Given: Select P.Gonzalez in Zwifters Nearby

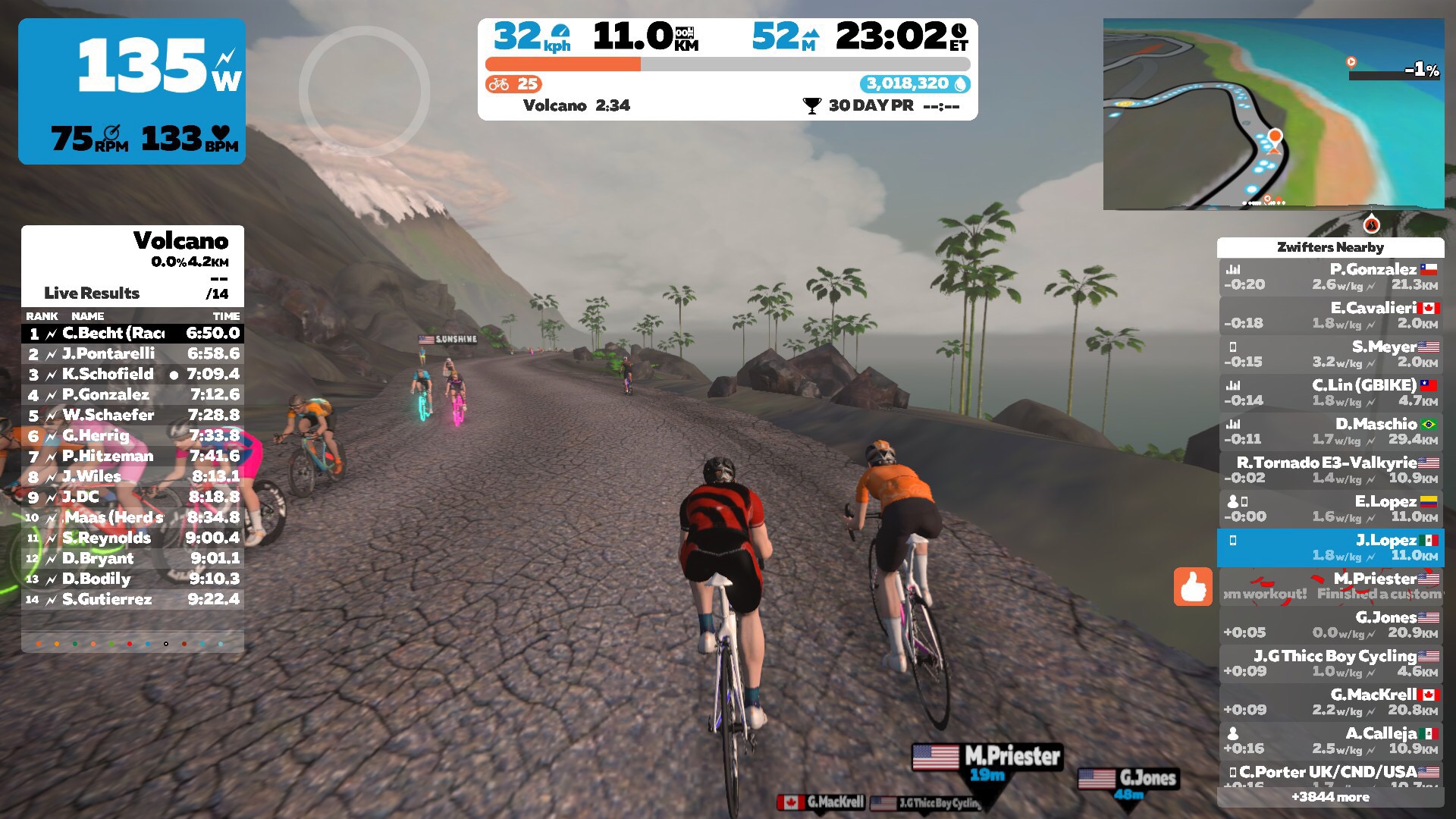Looking at the screenshot, I should (1331, 277).
